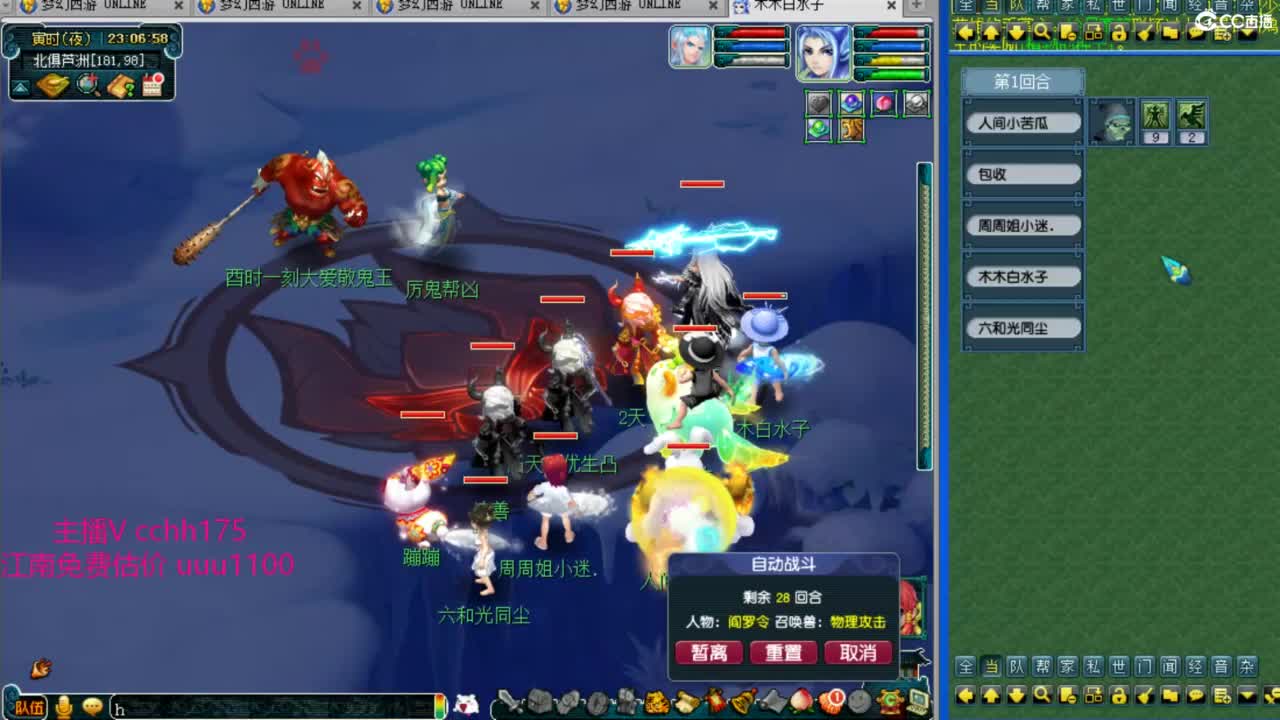Image resolution: width=1280 pixels, height=720 pixels.
Task: Click the lock icon in the chat toolbar
Action: [x=1117, y=695]
